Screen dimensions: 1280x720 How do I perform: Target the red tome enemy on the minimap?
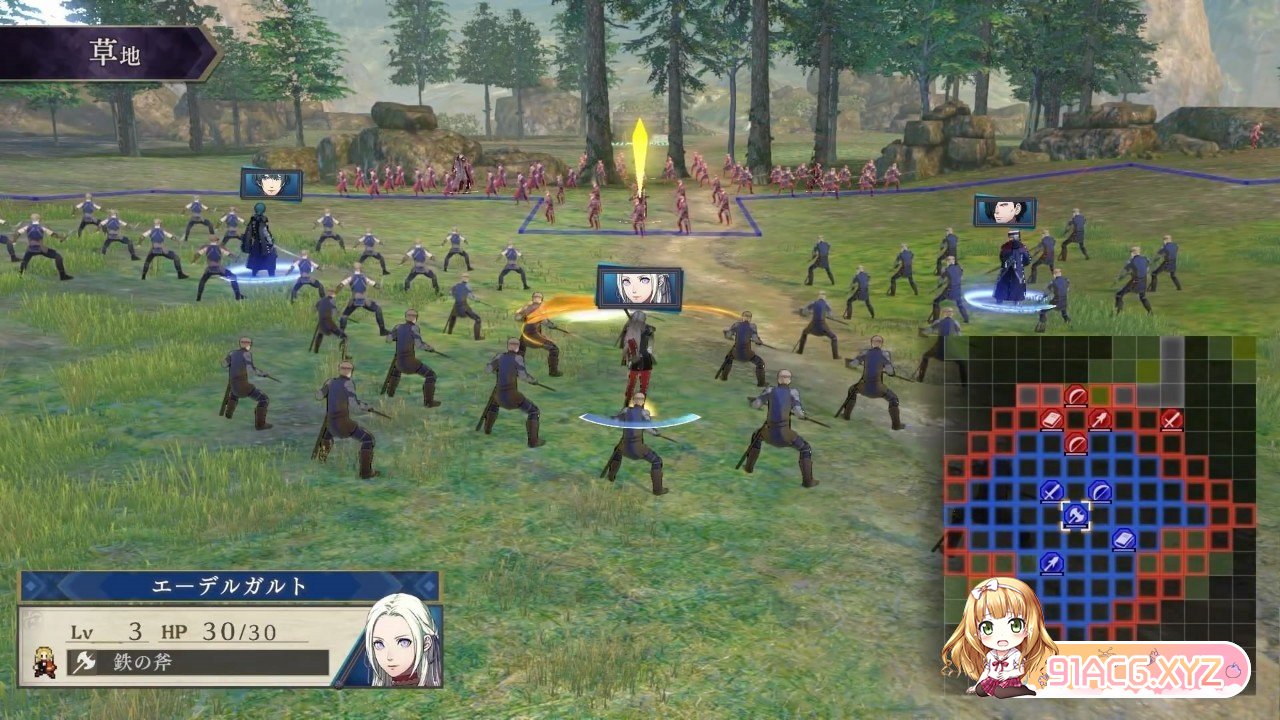(x=1051, y=420)
